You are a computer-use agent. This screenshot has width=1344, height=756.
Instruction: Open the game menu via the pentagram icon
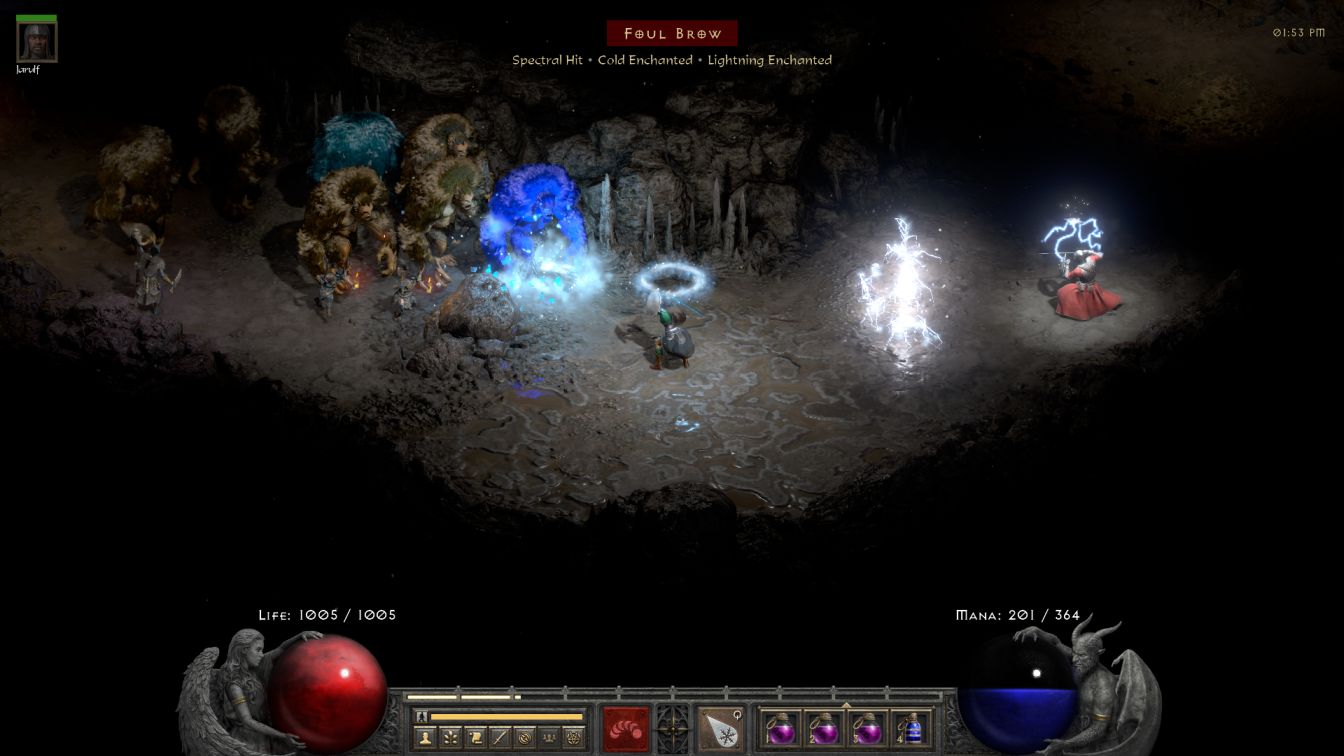coord(573,737)
